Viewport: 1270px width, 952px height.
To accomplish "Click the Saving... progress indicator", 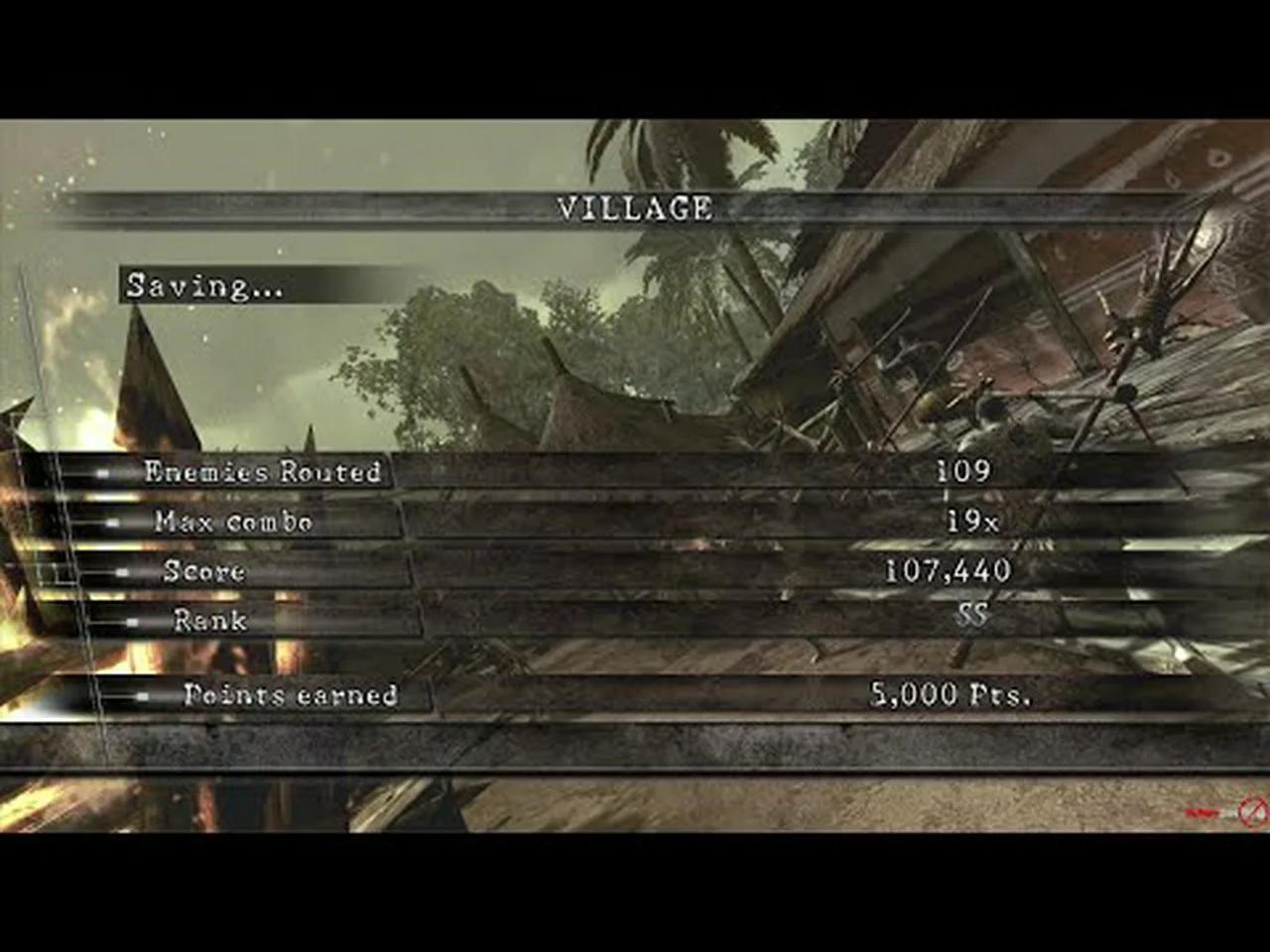I will click(x=203, y=288).
